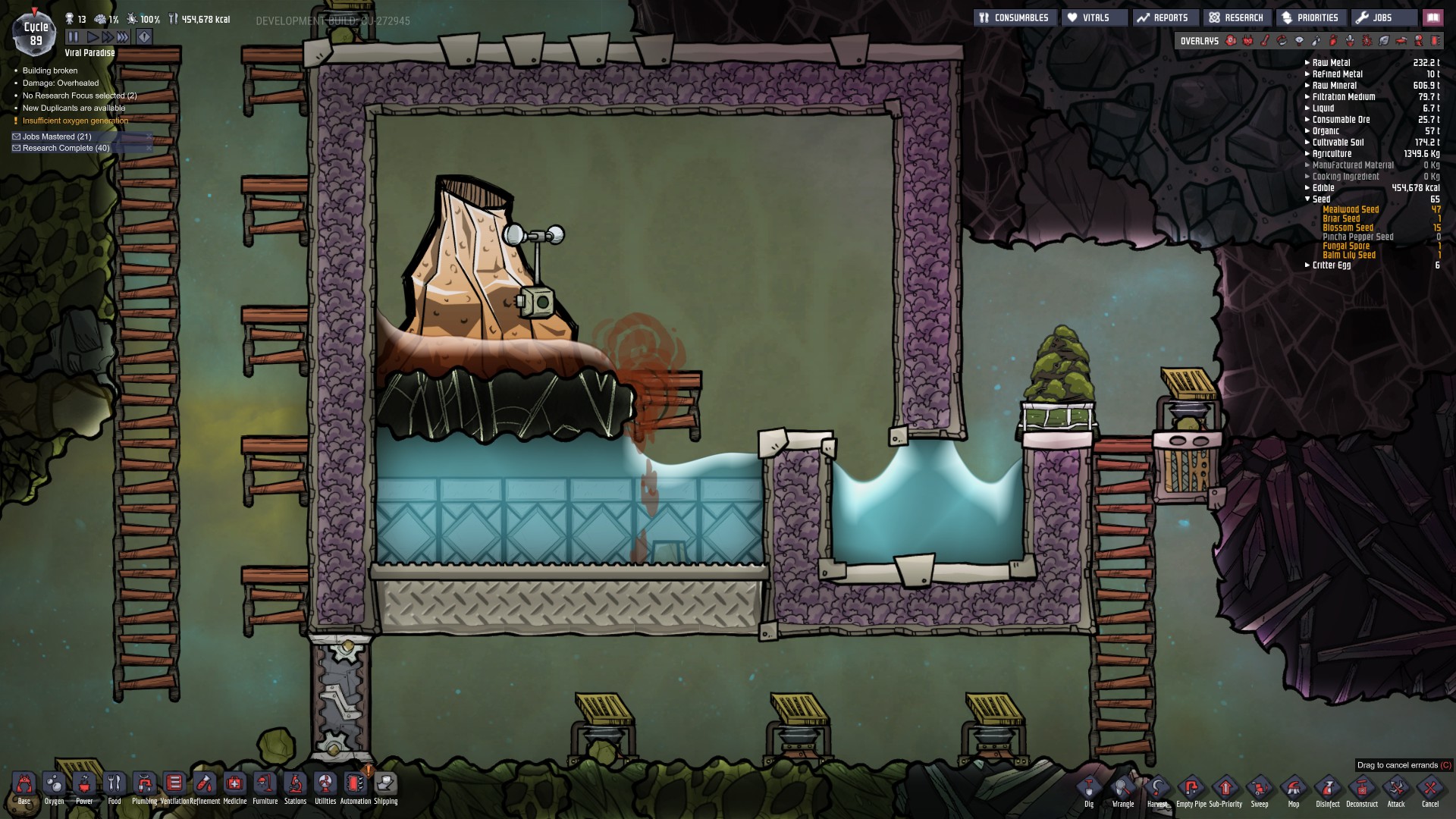Toggle the Power overlay
Image resolution: width=1456 pixels, height=819 pixels.
click(x=1248, y=42)
